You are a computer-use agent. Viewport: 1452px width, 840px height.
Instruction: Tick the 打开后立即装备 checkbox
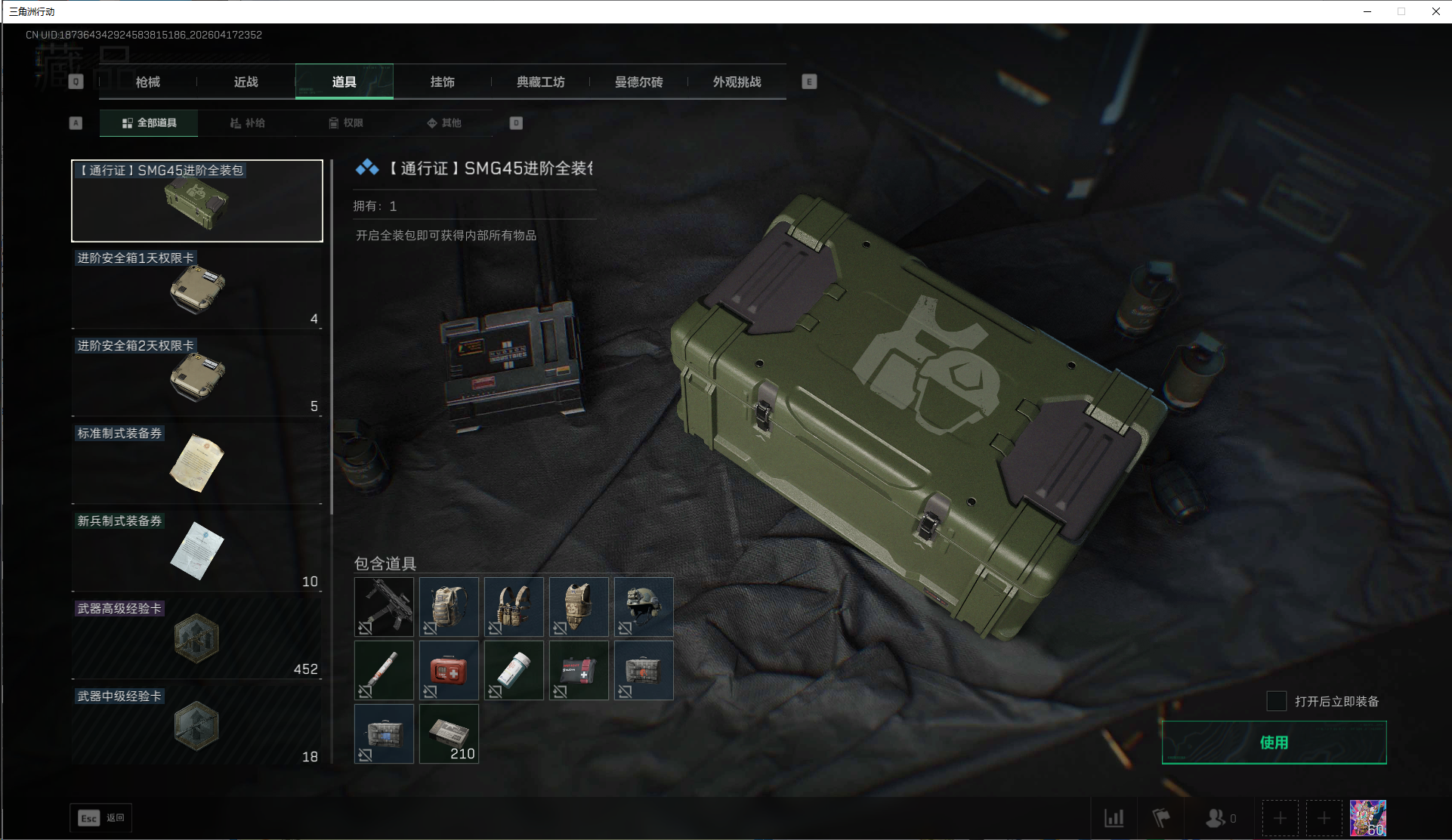coord(1277,701)
